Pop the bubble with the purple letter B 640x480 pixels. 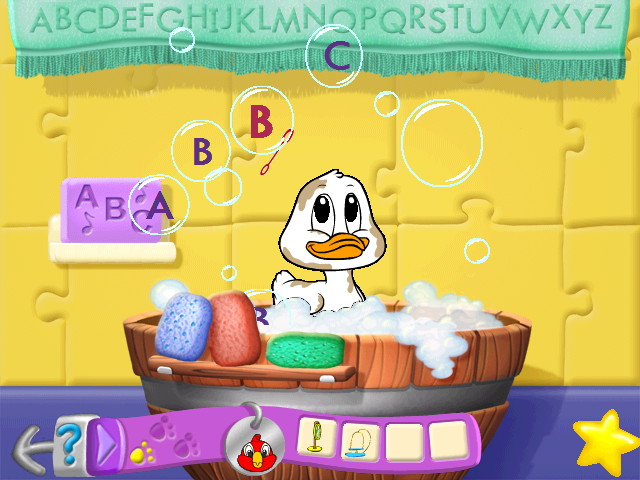point(203,151)
